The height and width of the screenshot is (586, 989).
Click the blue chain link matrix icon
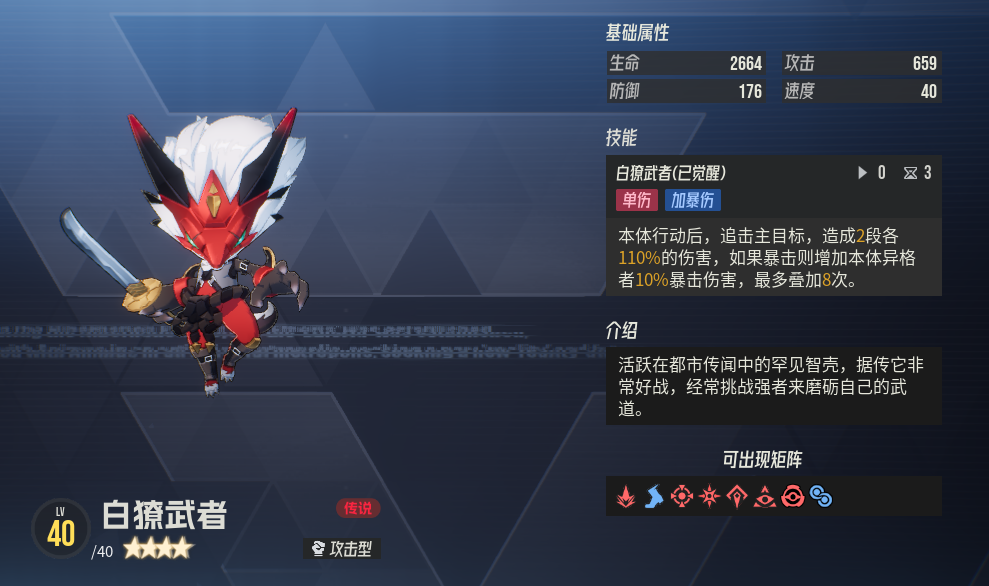point(821,496)
